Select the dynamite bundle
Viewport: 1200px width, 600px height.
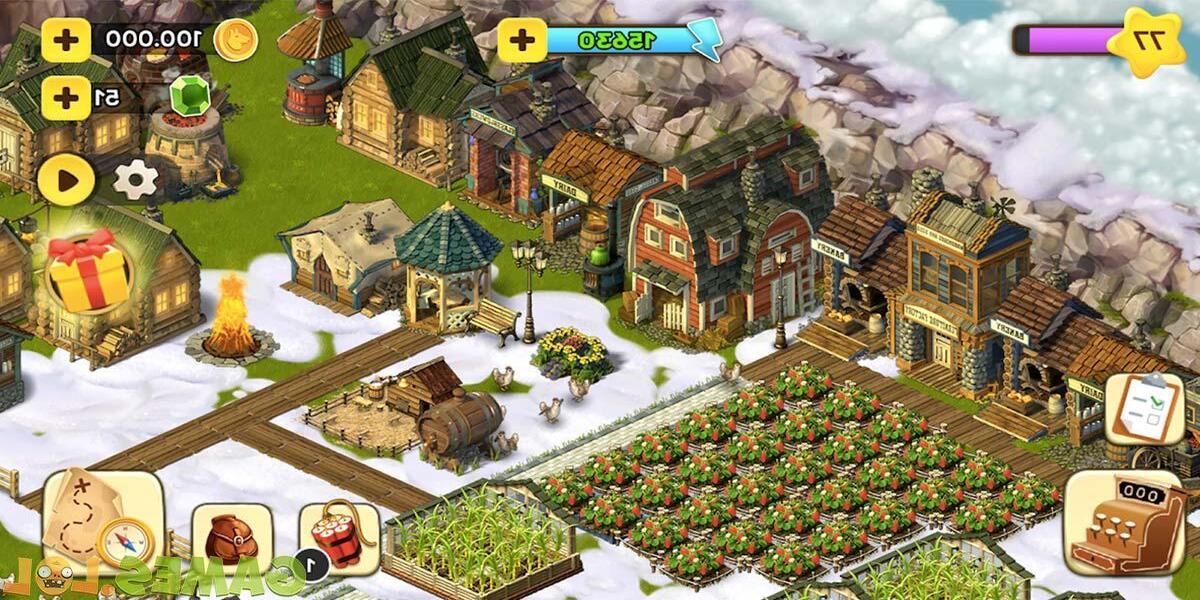coord(340,540)
